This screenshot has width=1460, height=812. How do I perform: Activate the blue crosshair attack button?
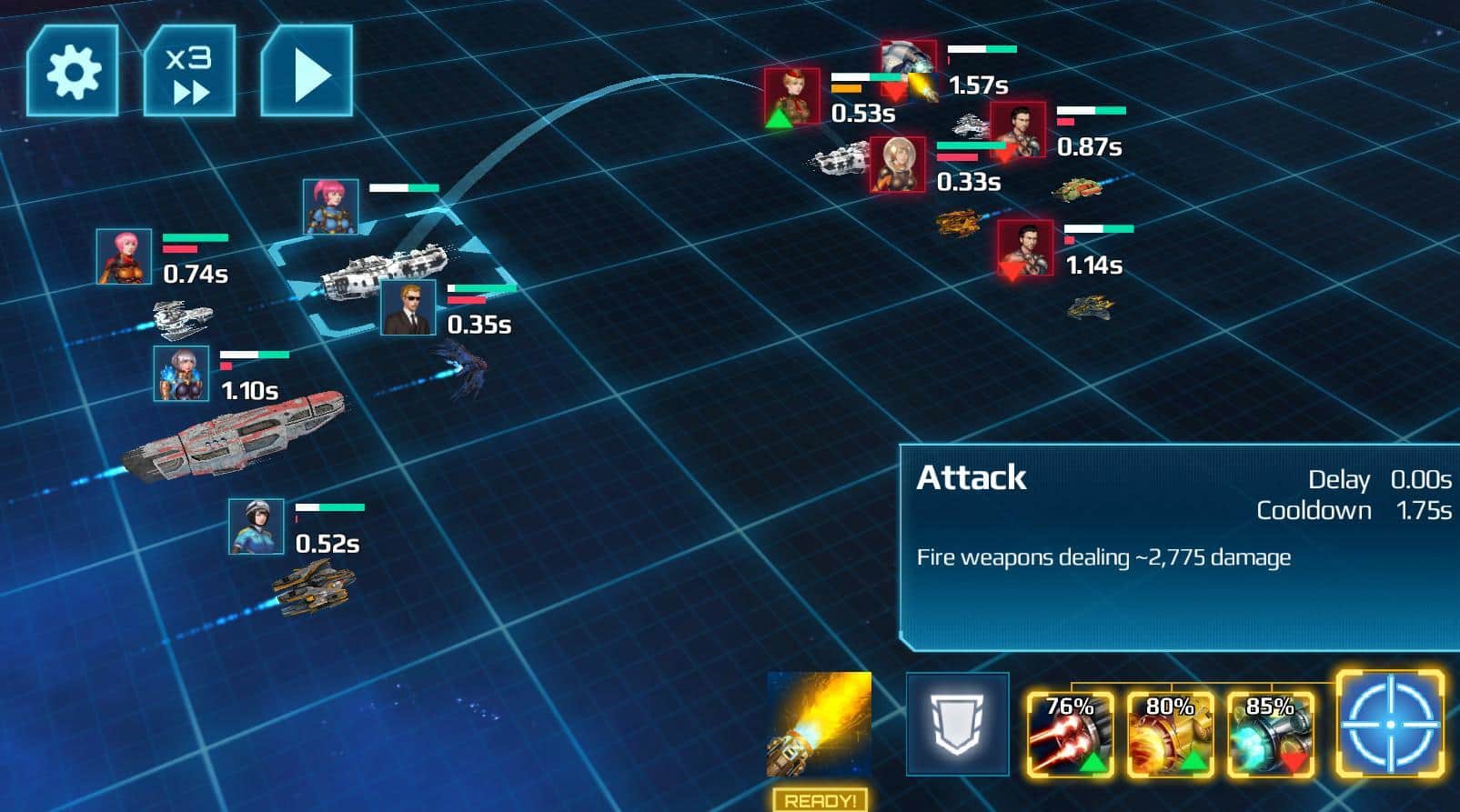(1390, 725)
